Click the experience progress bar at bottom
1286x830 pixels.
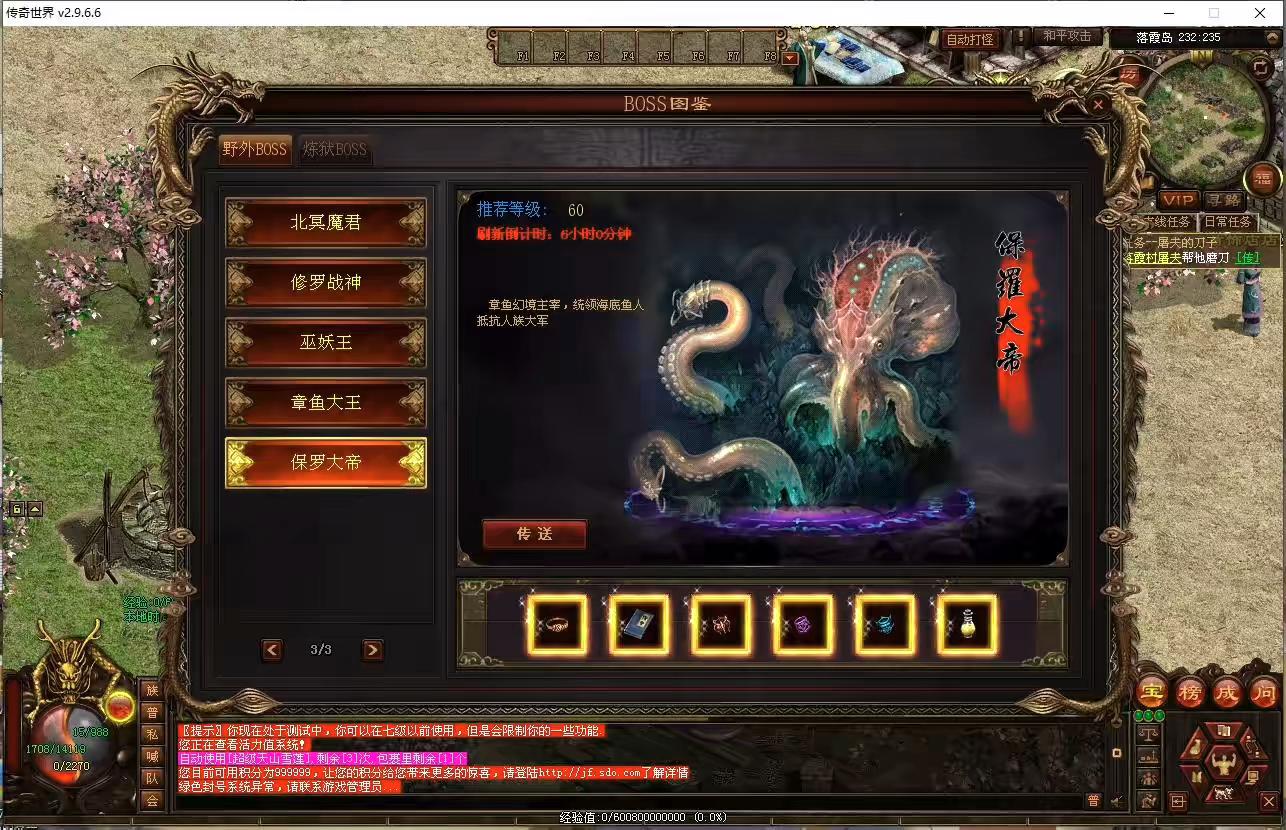(643, 816)
